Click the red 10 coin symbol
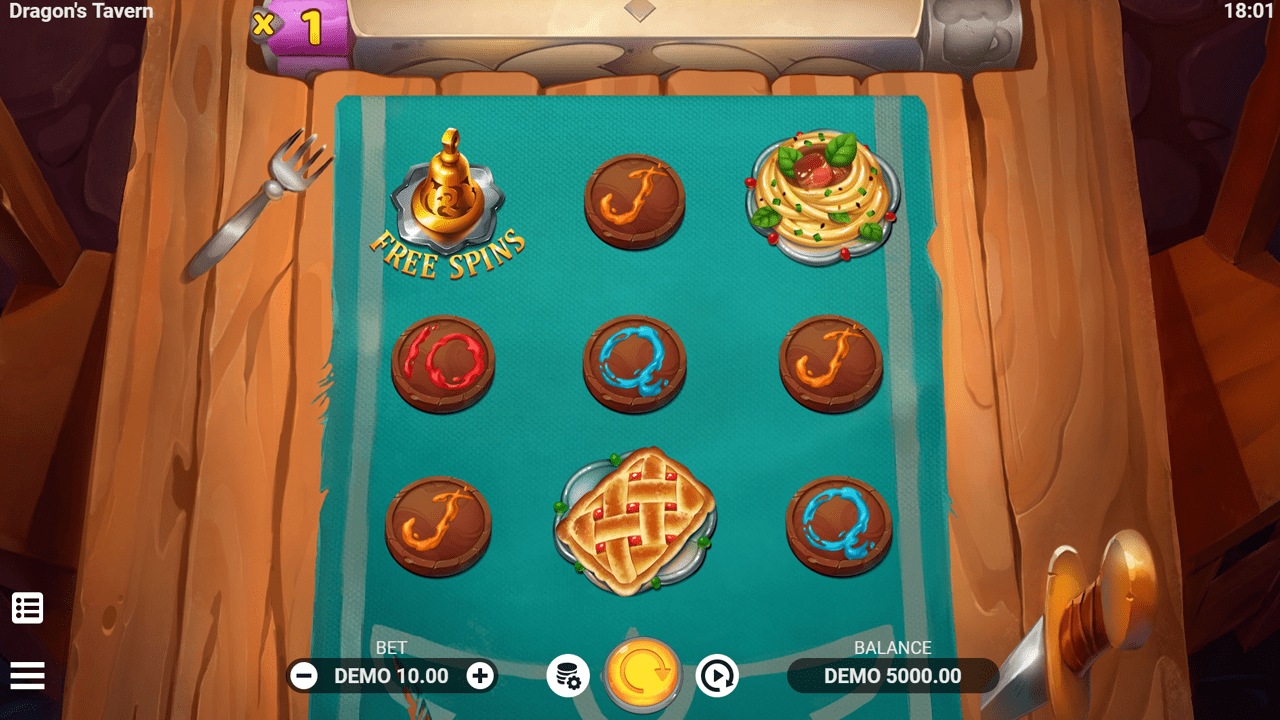The height and width of the screenshot is (720, 1280). (443, 362)
